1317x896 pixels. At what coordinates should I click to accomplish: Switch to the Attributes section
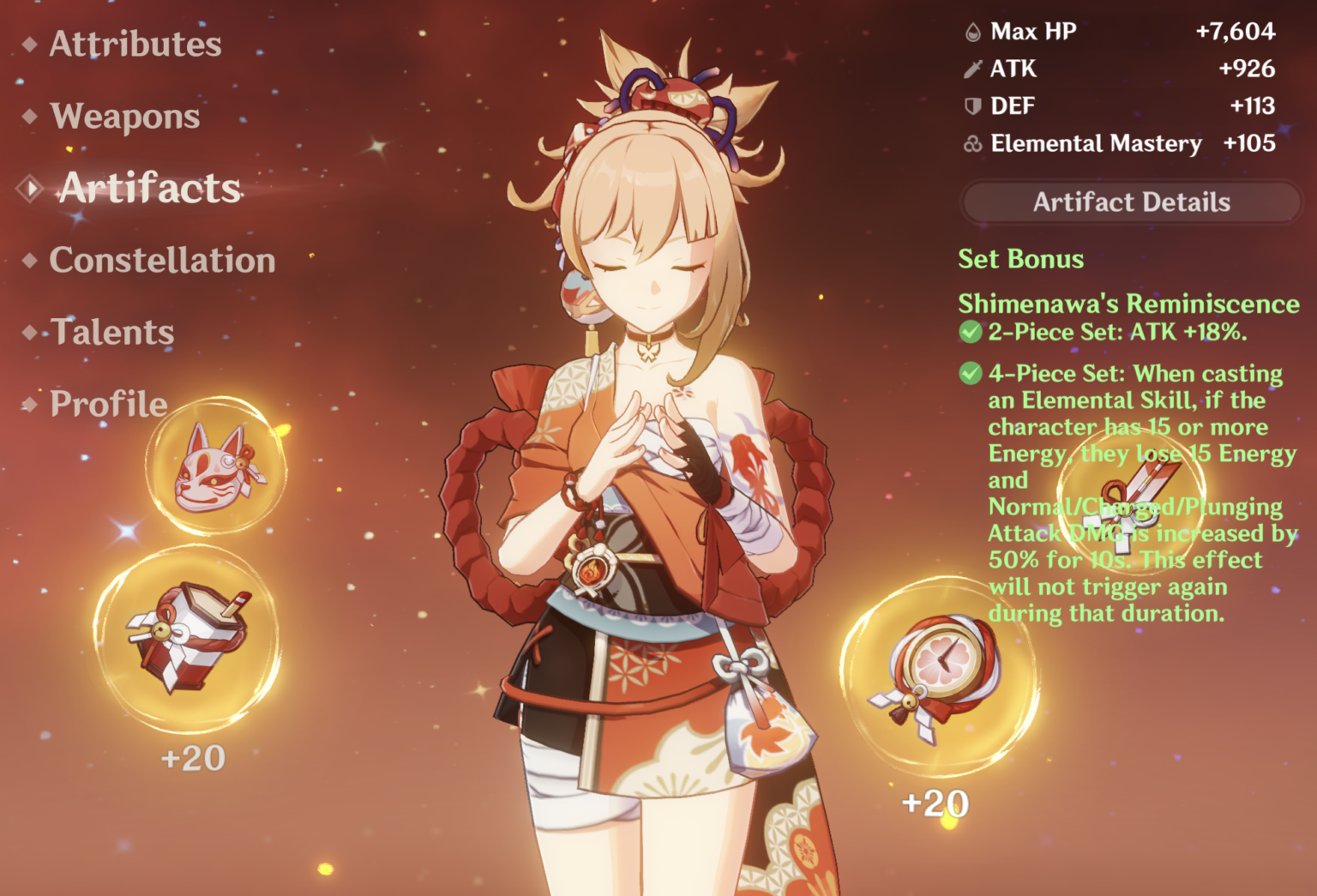pyautogui.click(x=133, y=45)
